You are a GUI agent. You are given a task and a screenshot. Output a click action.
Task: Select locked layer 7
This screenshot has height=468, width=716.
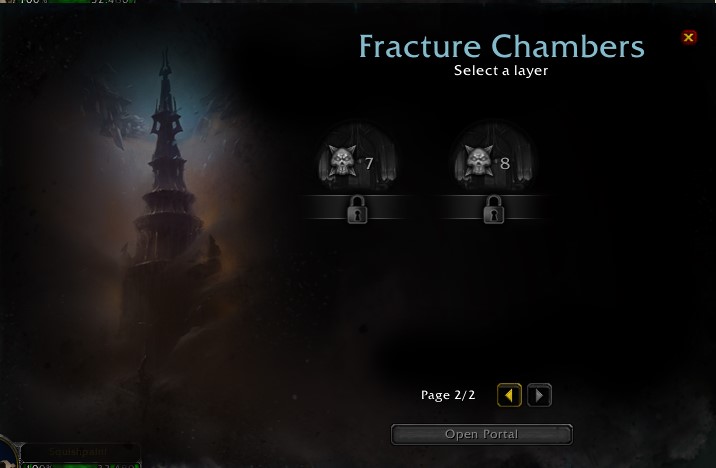pyautogui.click(x=356, y=165)
